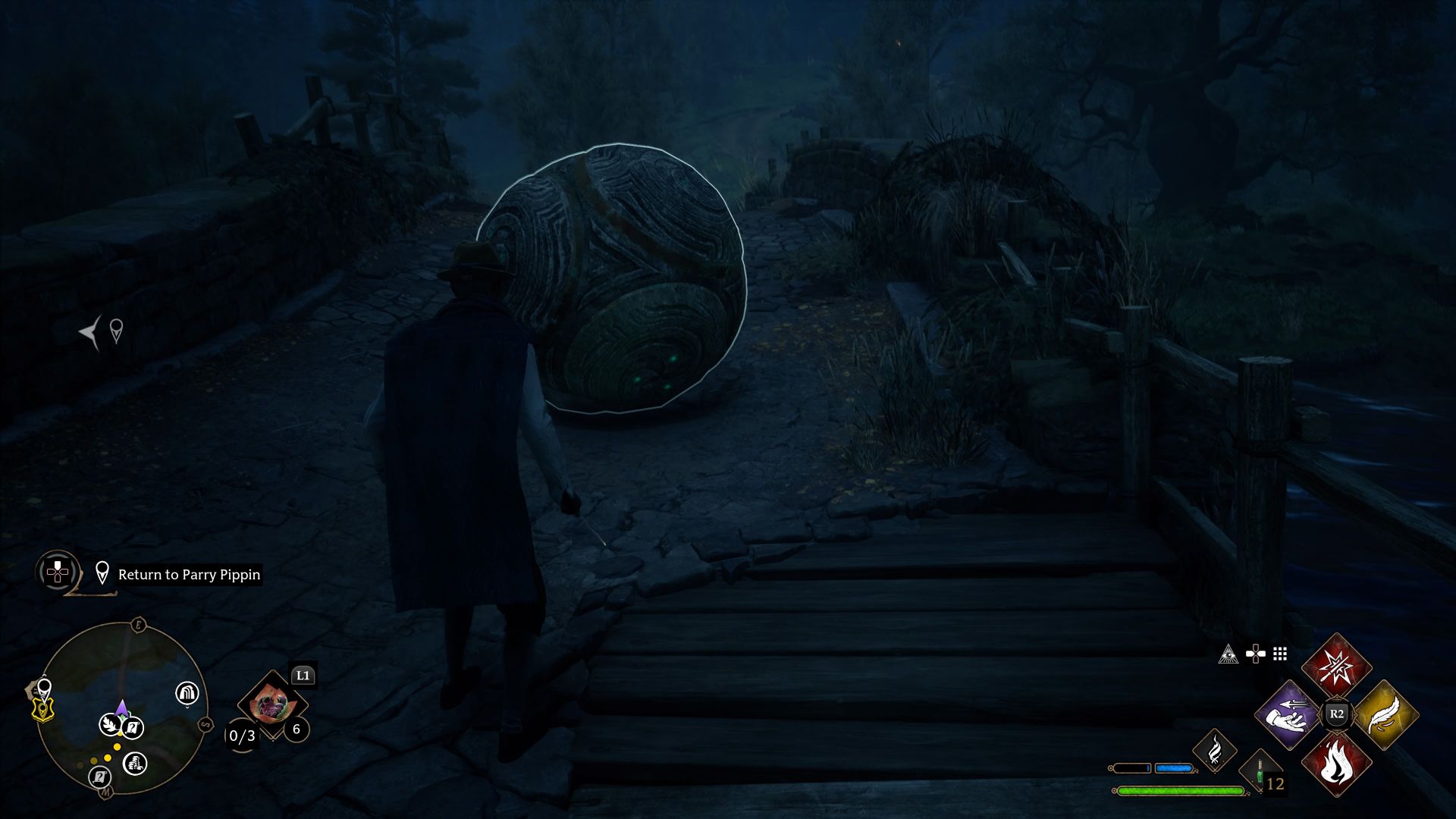Click the coin stack marker on minimap
The height and width of the screenshot is (819, 1456).
pos(135,763)
